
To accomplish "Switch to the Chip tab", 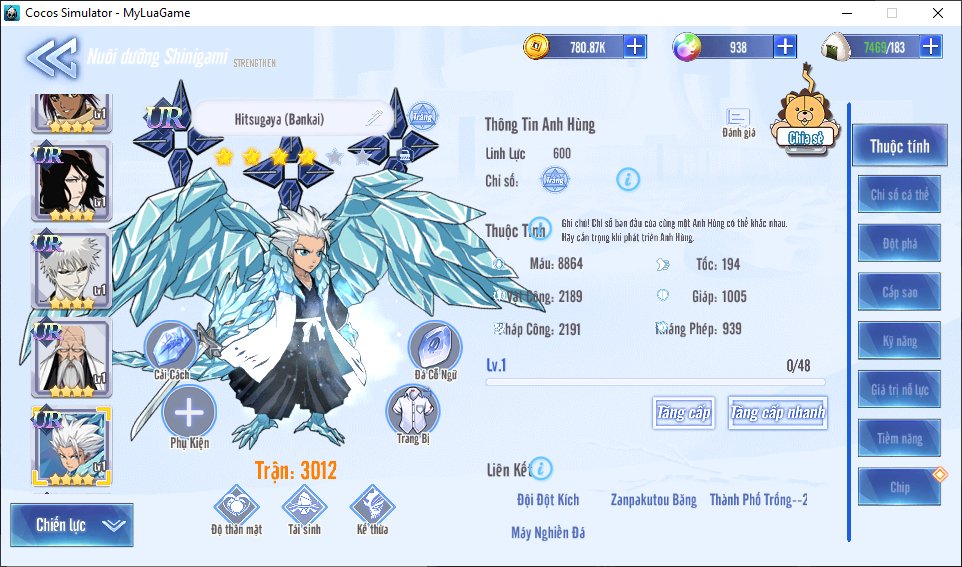I will [899, 487].
